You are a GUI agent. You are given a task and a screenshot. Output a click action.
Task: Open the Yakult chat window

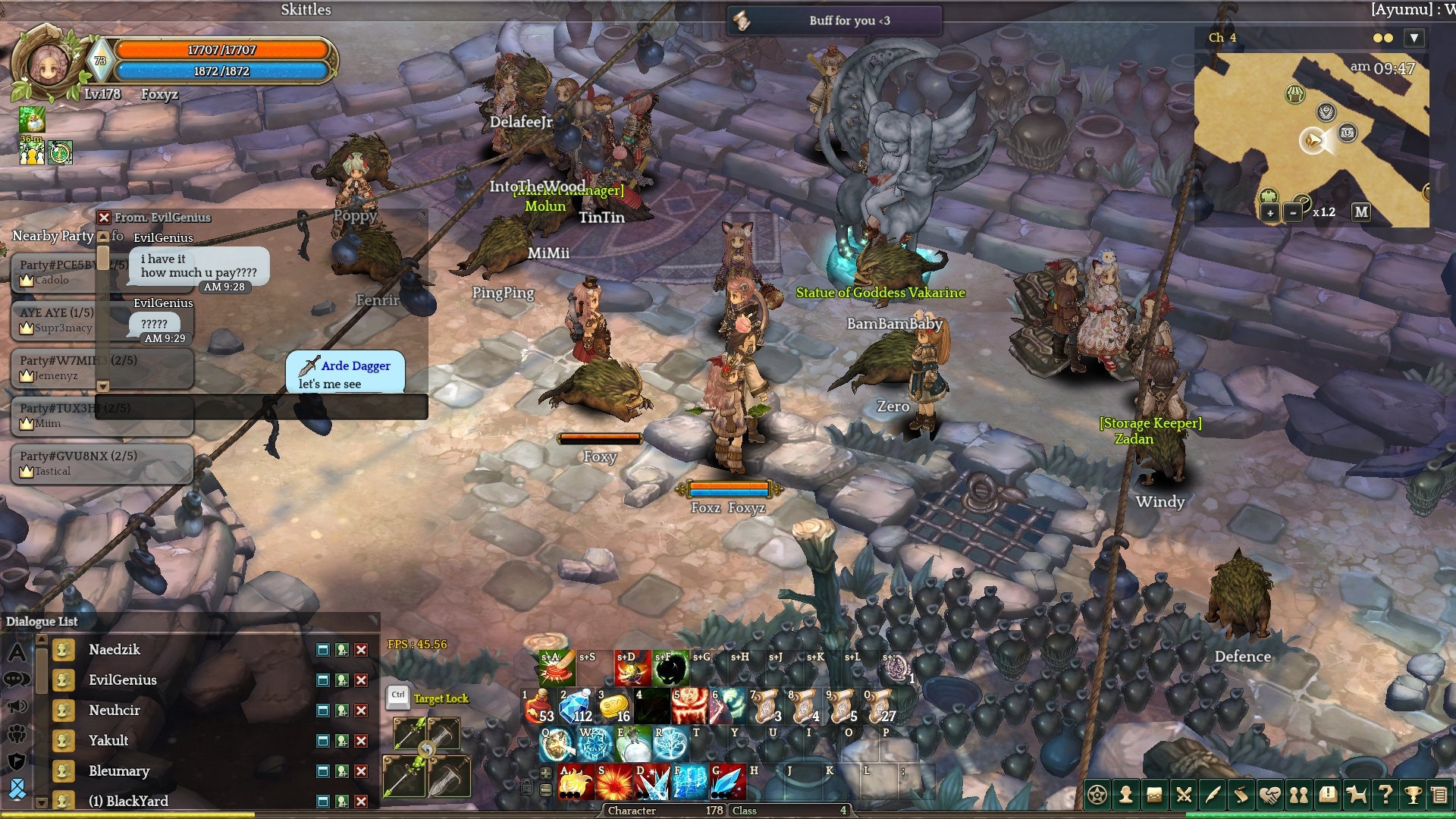click(323, 741)
